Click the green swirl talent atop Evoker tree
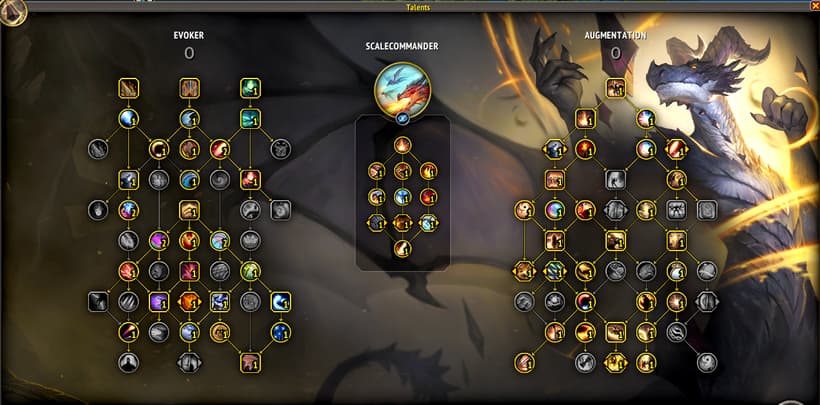The width and height of the screenshot is (820, 405). pyautogui.click(x=250, y=89)
